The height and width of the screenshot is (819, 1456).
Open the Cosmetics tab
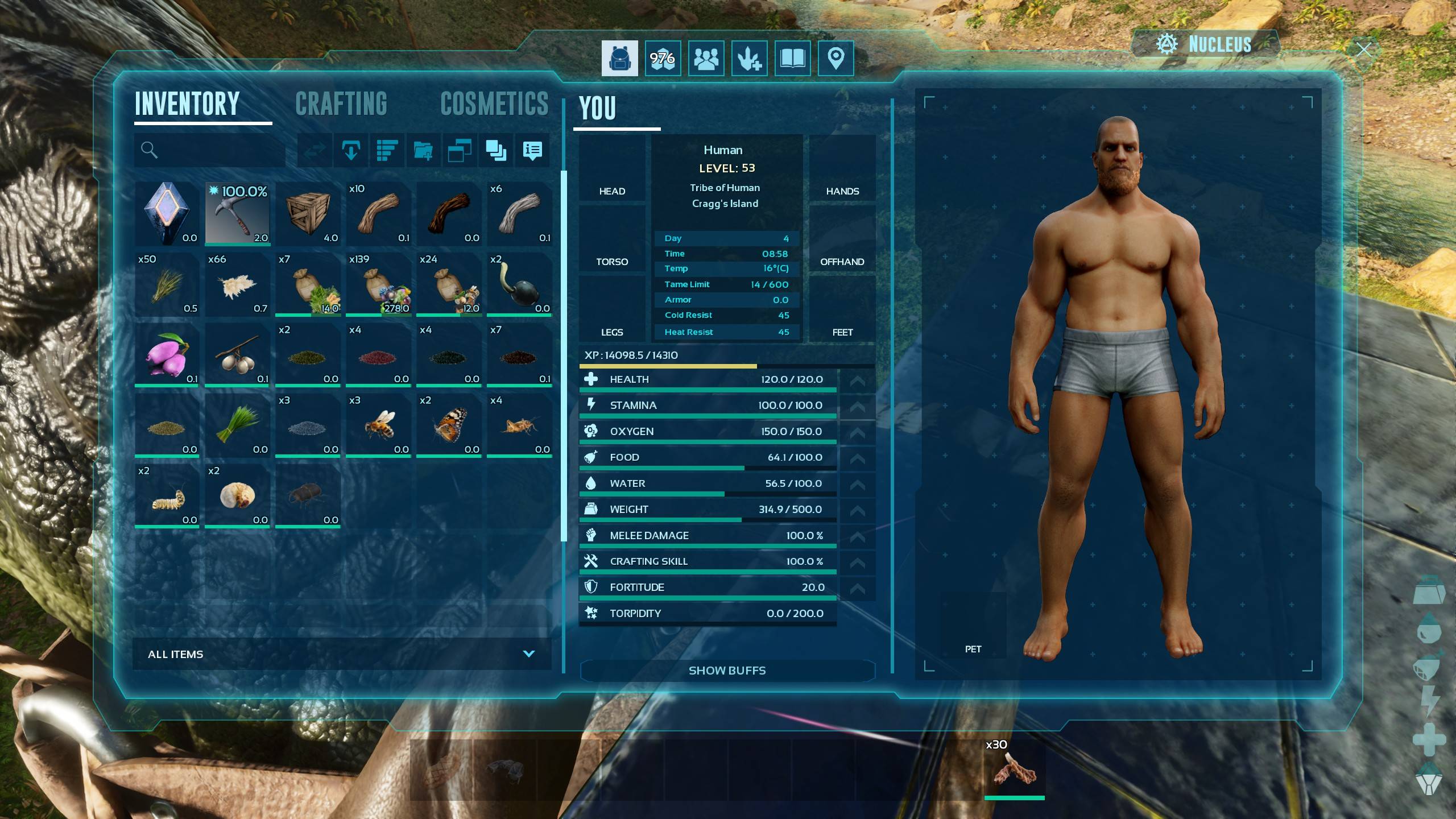[494, 104]
